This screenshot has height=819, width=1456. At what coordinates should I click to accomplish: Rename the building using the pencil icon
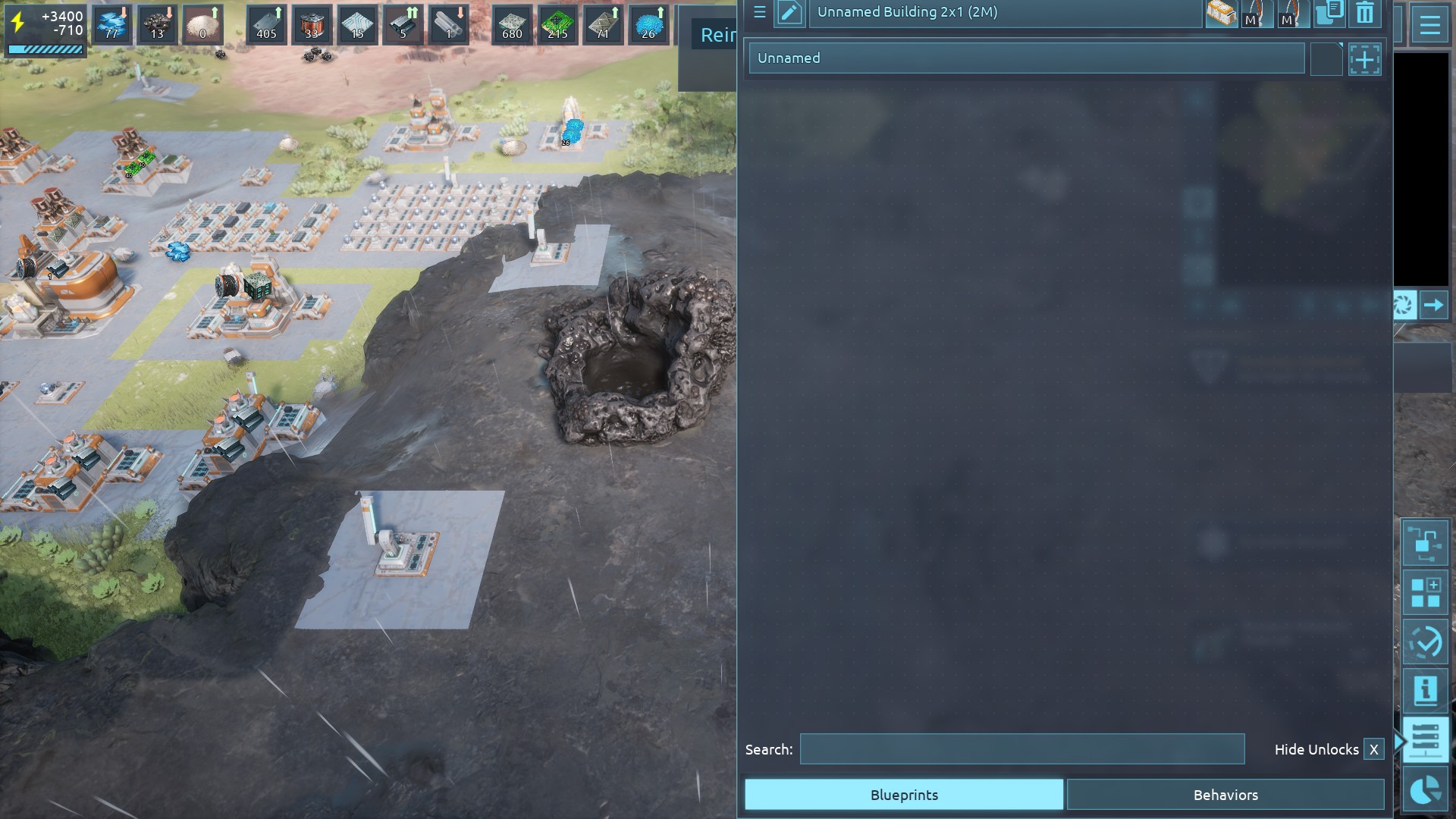pyautogui.click(x=789, y=13)
